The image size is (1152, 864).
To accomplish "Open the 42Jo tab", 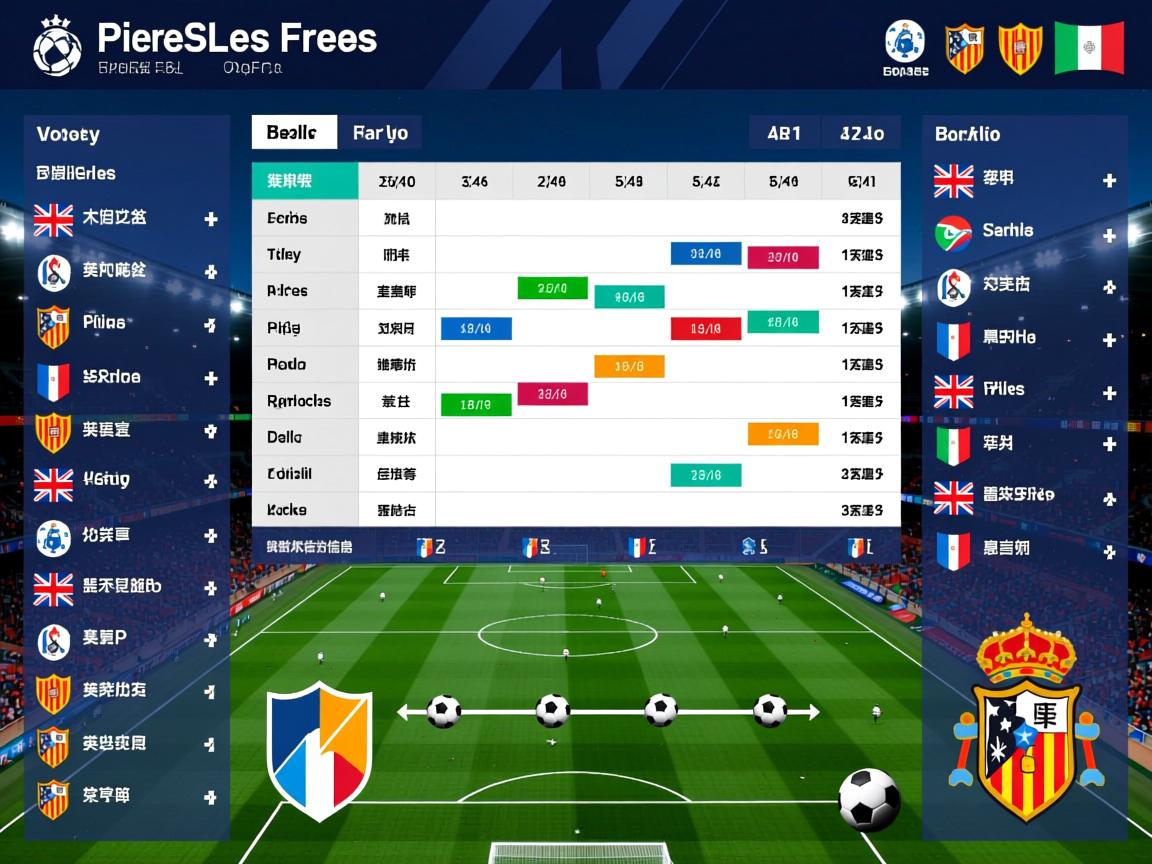I will point(861,133).
